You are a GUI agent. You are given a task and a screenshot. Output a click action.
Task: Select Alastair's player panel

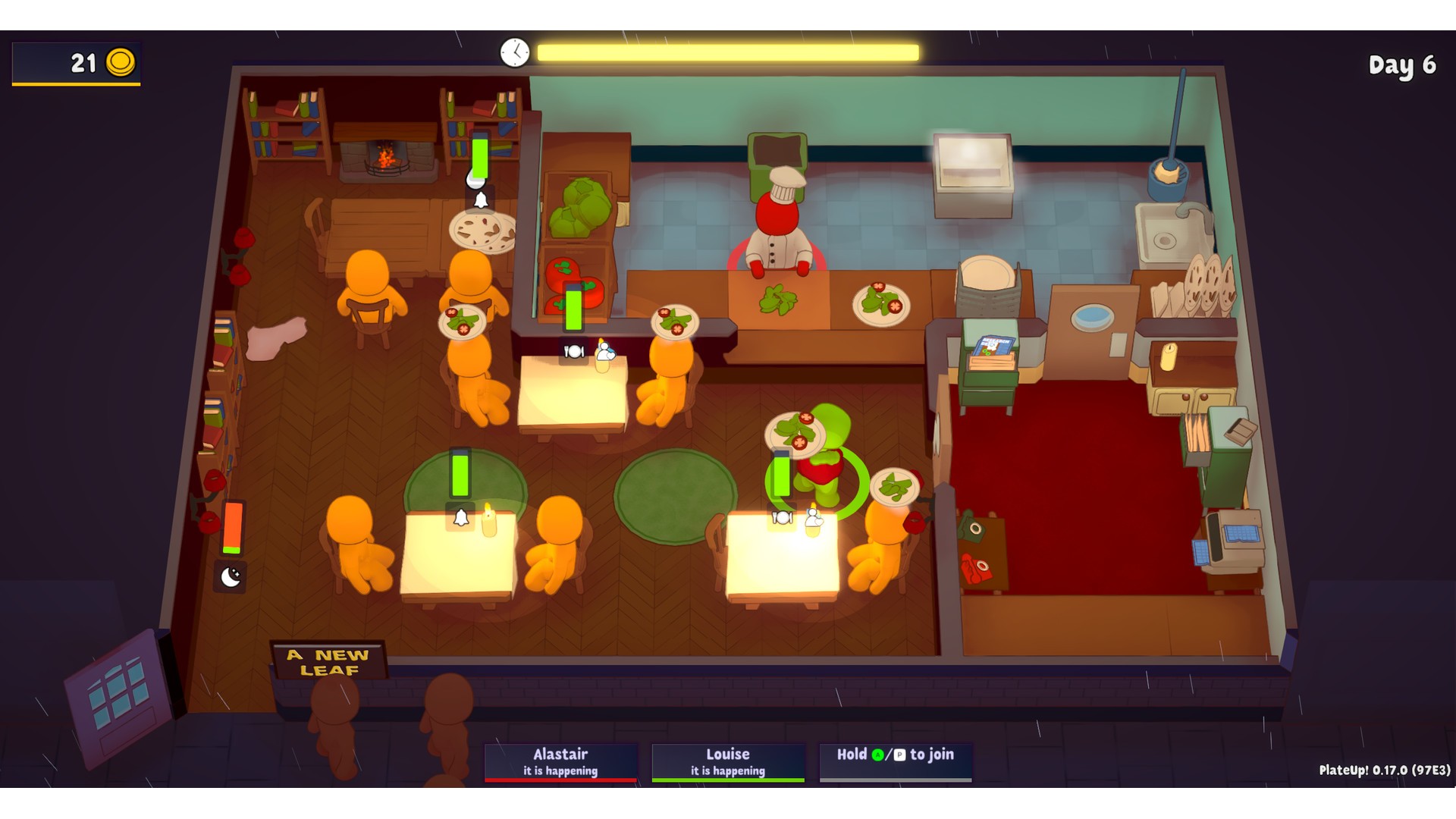pyautogui.click(x=560, y=761)
